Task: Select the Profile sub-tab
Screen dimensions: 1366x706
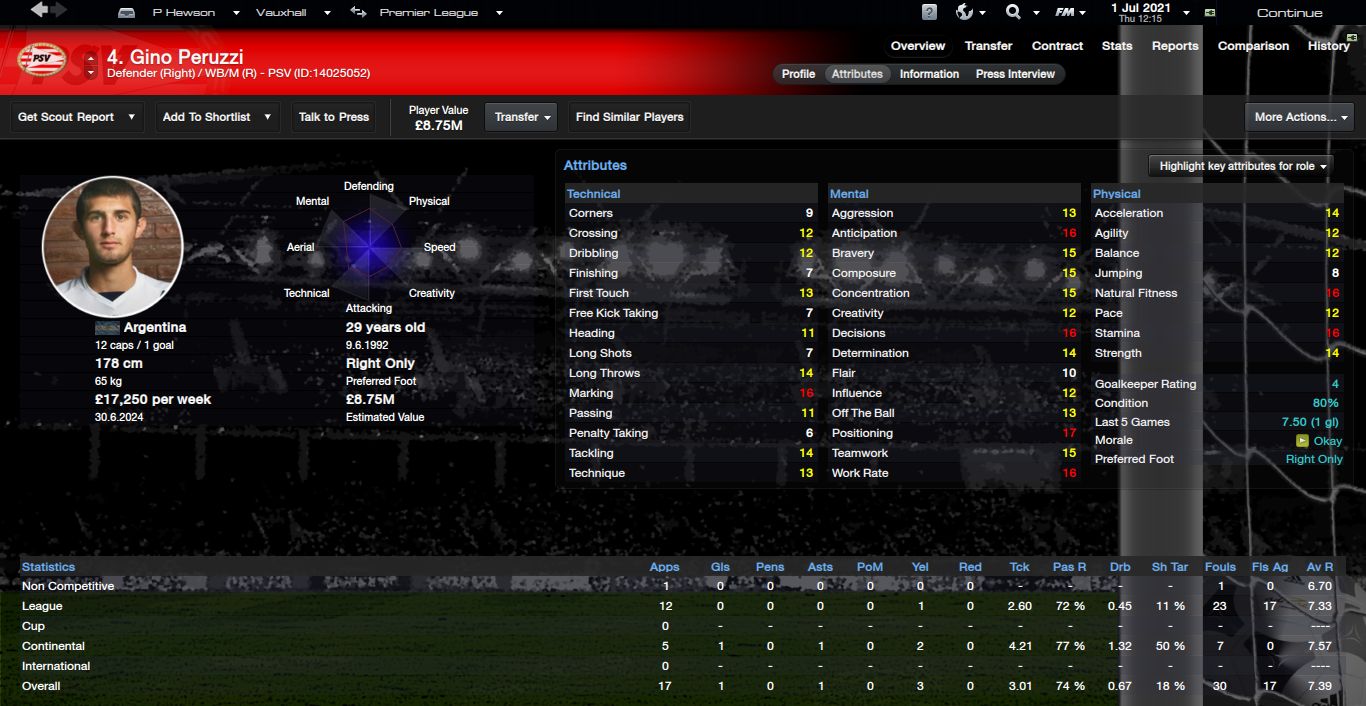Action: [798, 74]
